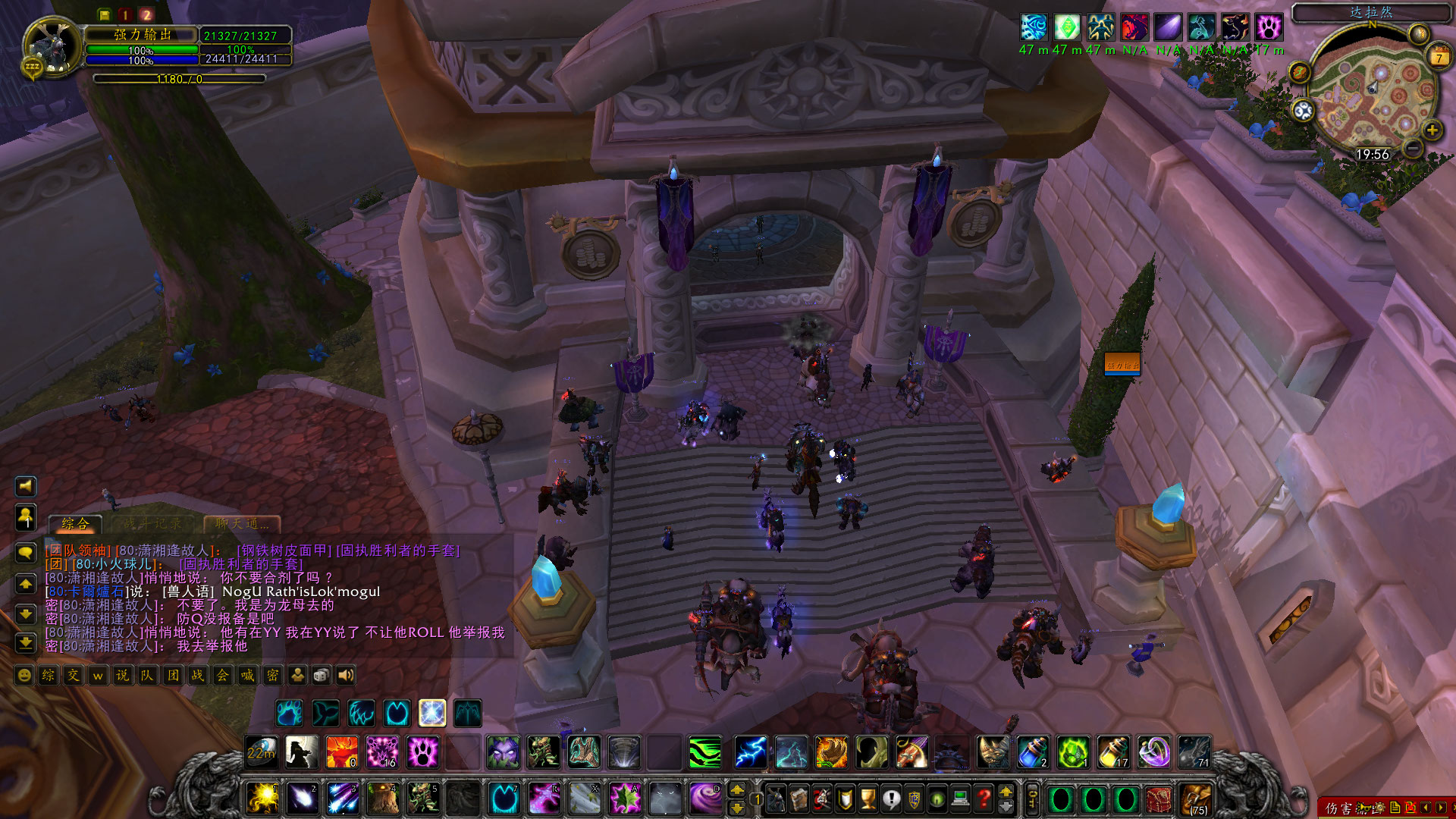Click the red help question mark icon
The width and height of the screenshot is (1456, 819).
(983, 798)
